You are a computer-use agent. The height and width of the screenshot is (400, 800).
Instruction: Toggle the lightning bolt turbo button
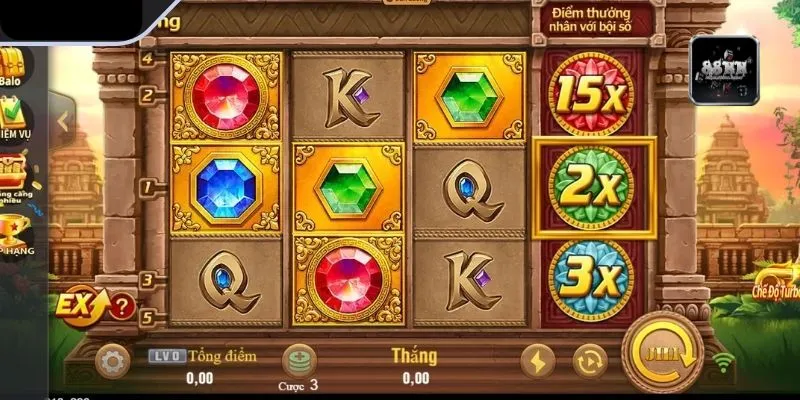click(540, 359)
